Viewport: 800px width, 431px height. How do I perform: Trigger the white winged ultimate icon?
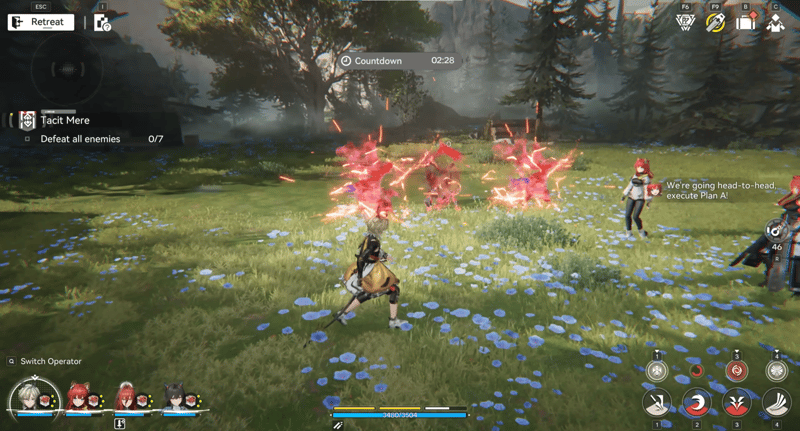tap(657, 370)
